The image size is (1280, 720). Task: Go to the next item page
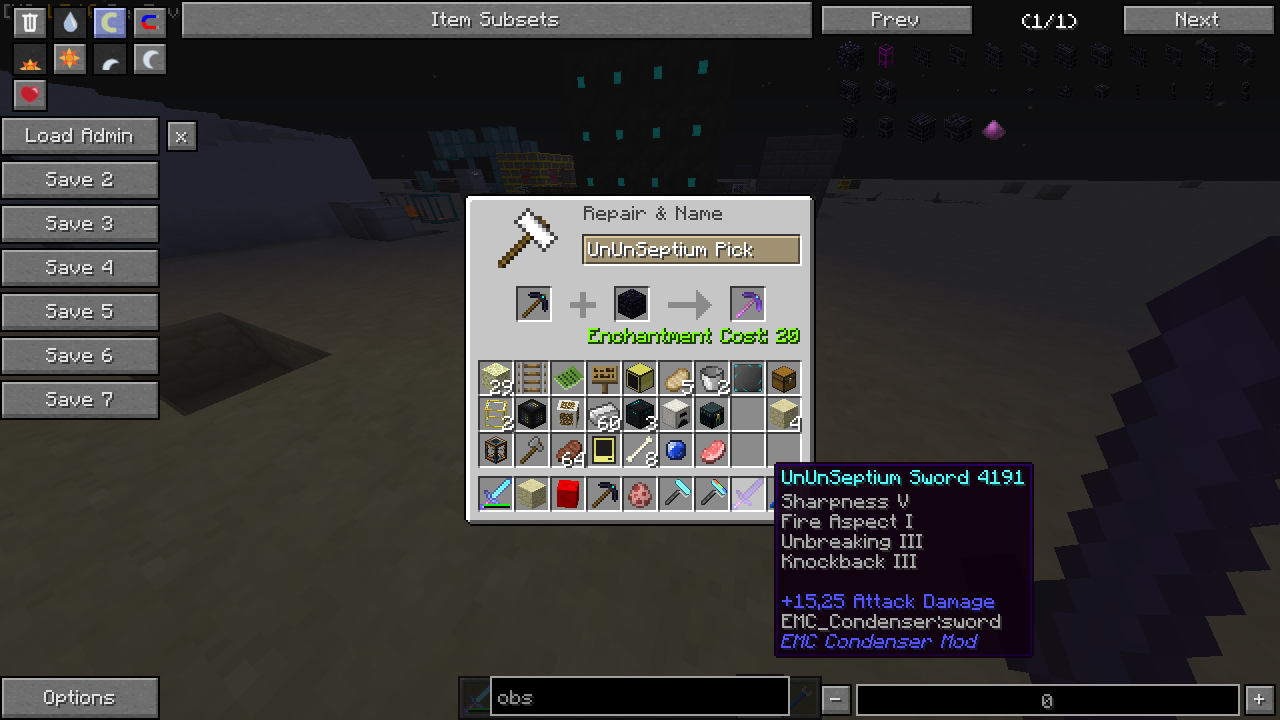click(1196, 20)
